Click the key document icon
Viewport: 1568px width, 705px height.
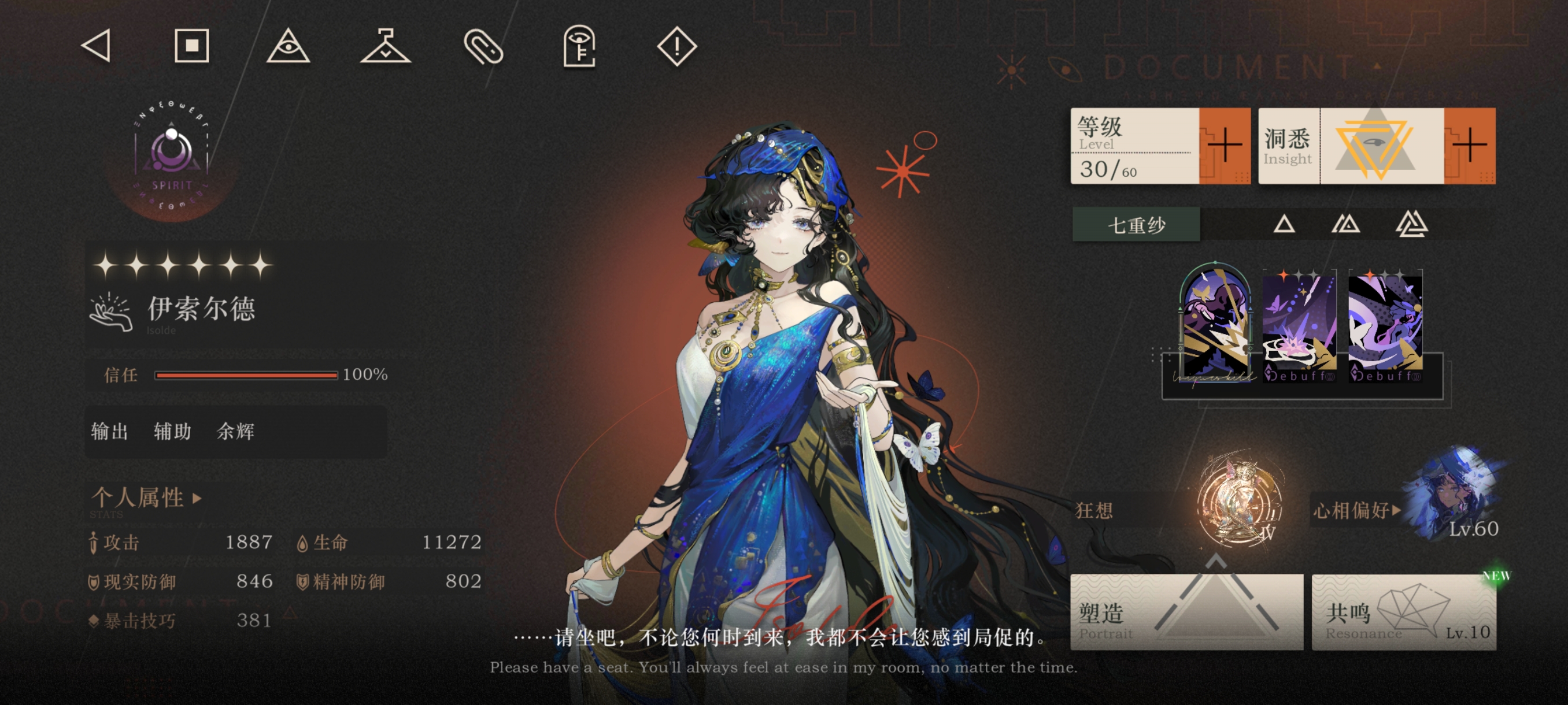tap(579, 46)
